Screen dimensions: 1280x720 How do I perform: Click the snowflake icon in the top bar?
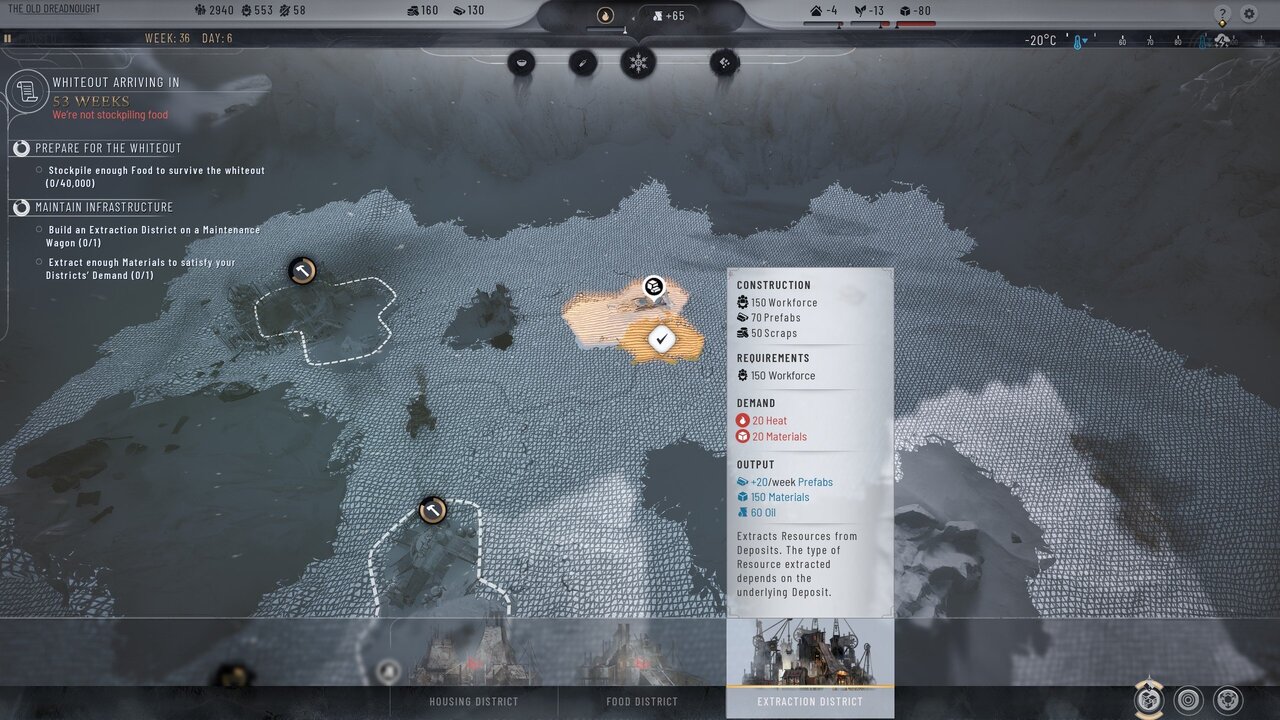[638, 63]
